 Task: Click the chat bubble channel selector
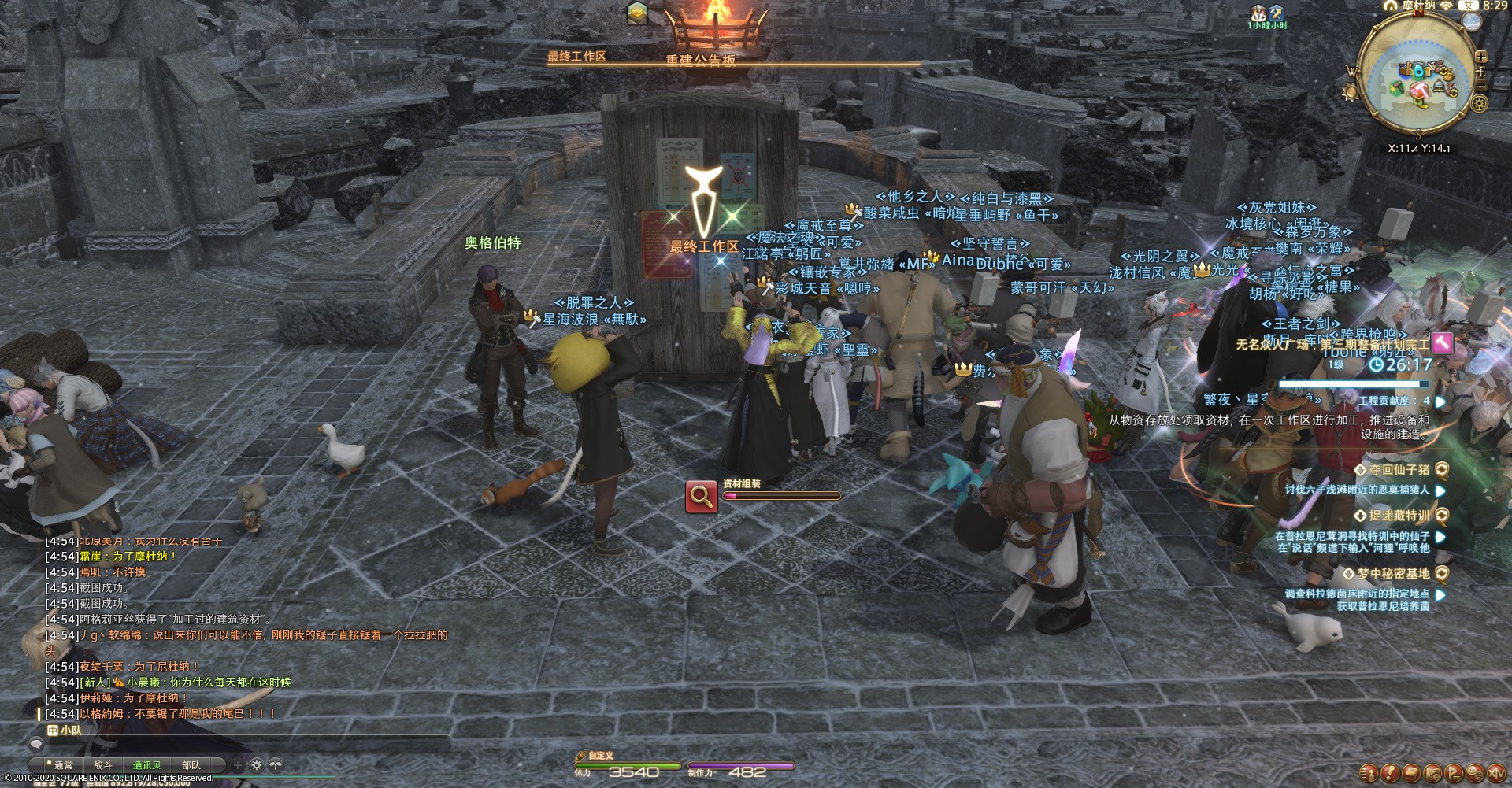click(x=35, y=743)
